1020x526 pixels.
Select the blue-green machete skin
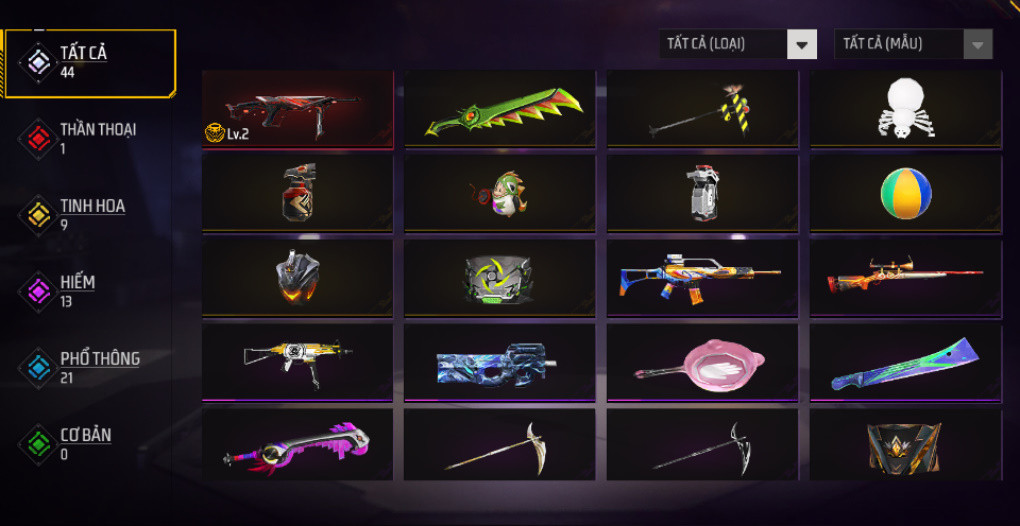coord(905,362)
